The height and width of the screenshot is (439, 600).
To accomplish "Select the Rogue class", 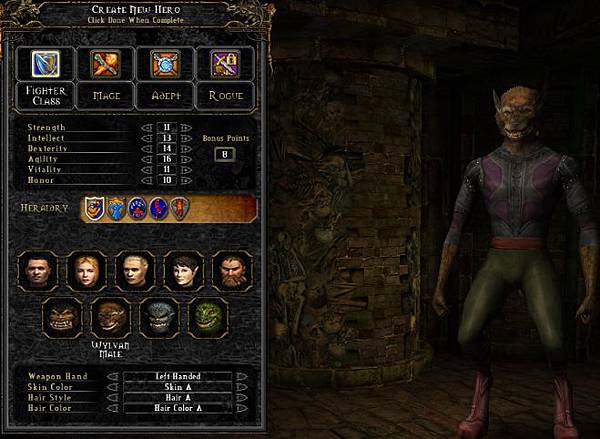I will click(x=225, y=96).
